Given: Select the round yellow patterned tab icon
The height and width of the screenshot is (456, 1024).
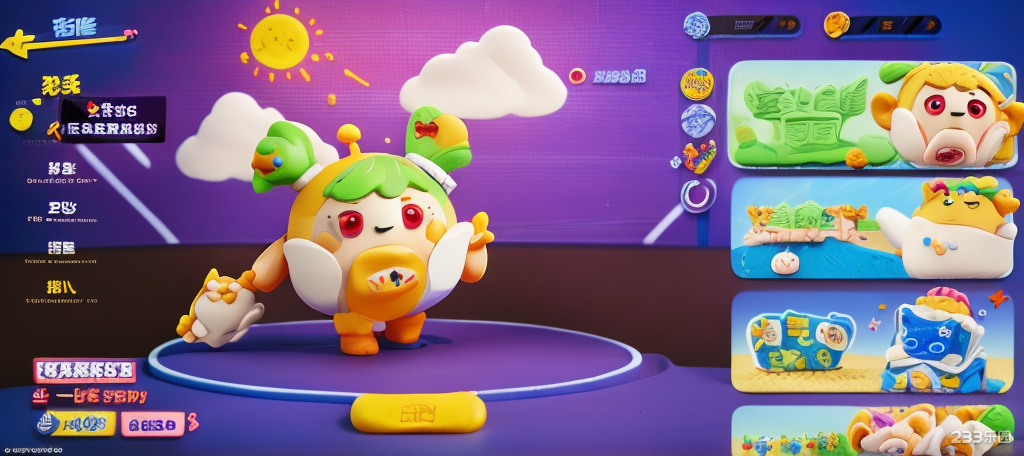Looking at the screenshot, I should (697, 84).
